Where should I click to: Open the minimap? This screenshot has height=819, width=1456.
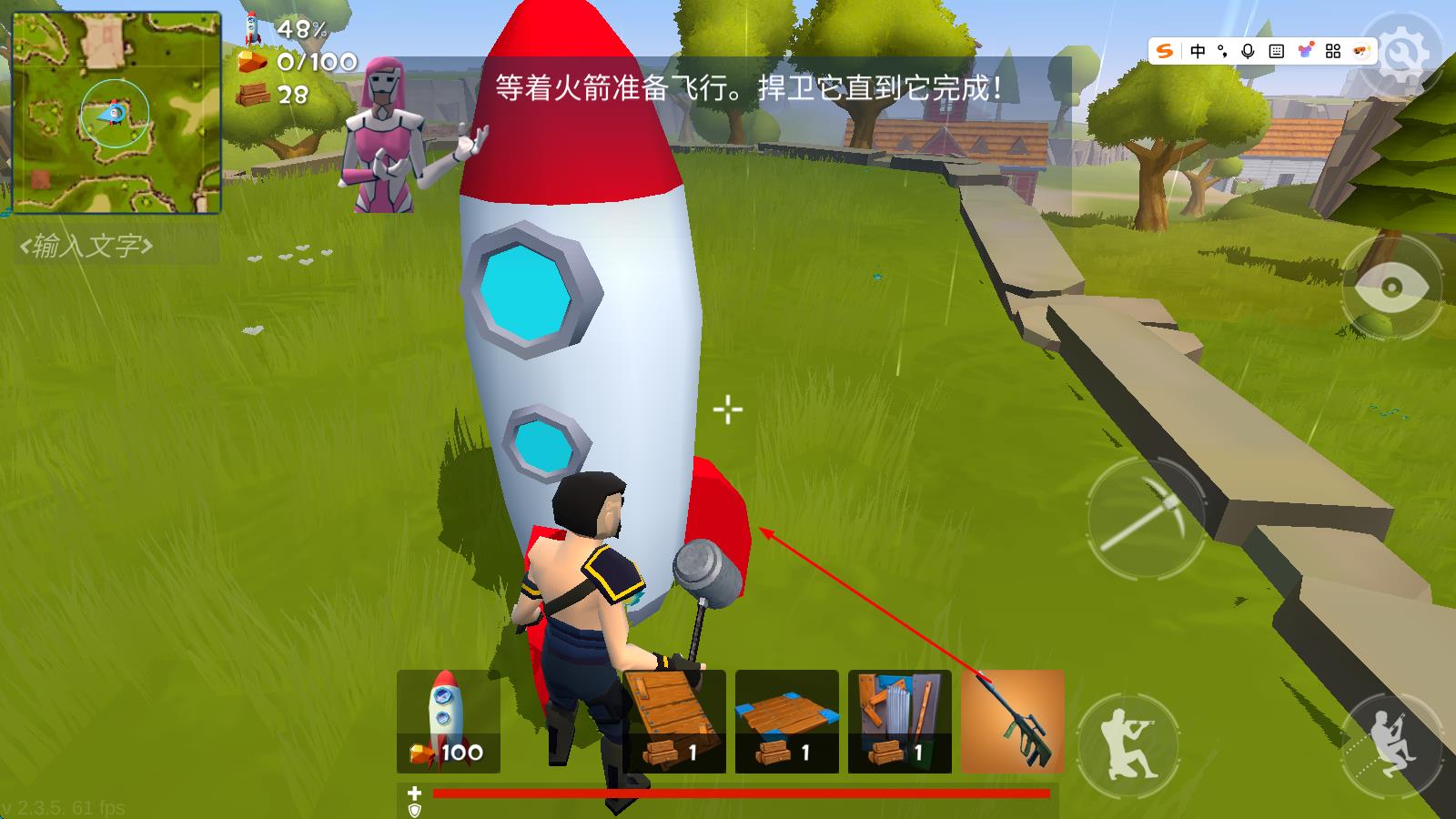116,113
